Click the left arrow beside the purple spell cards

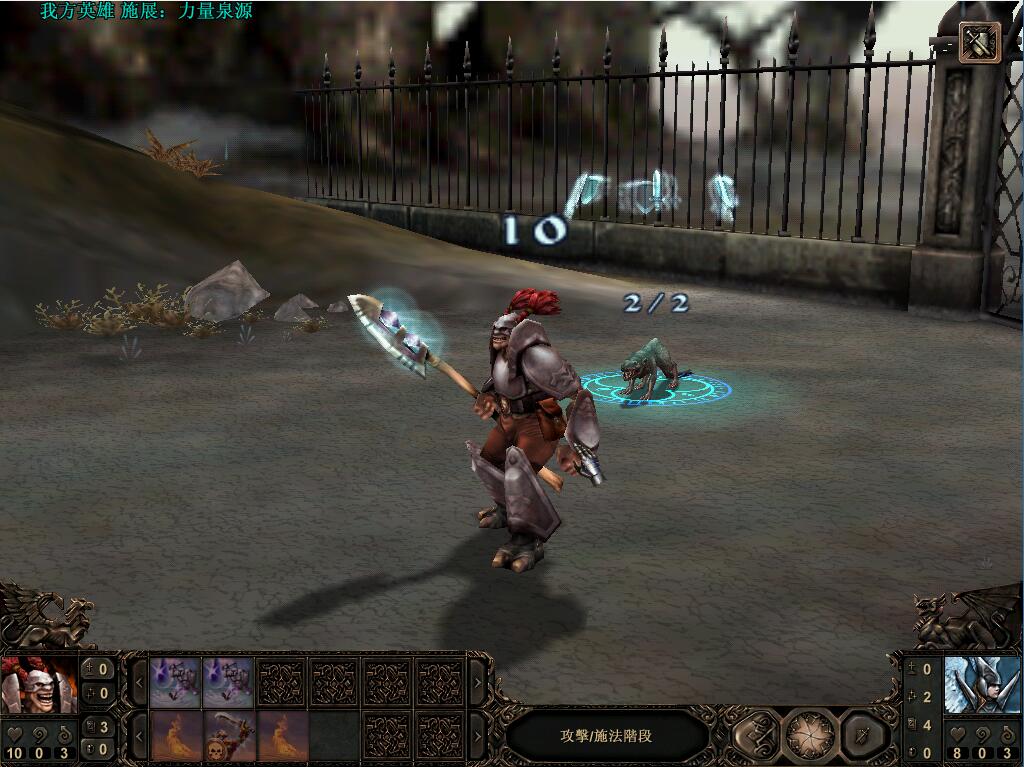coord(138,683)
